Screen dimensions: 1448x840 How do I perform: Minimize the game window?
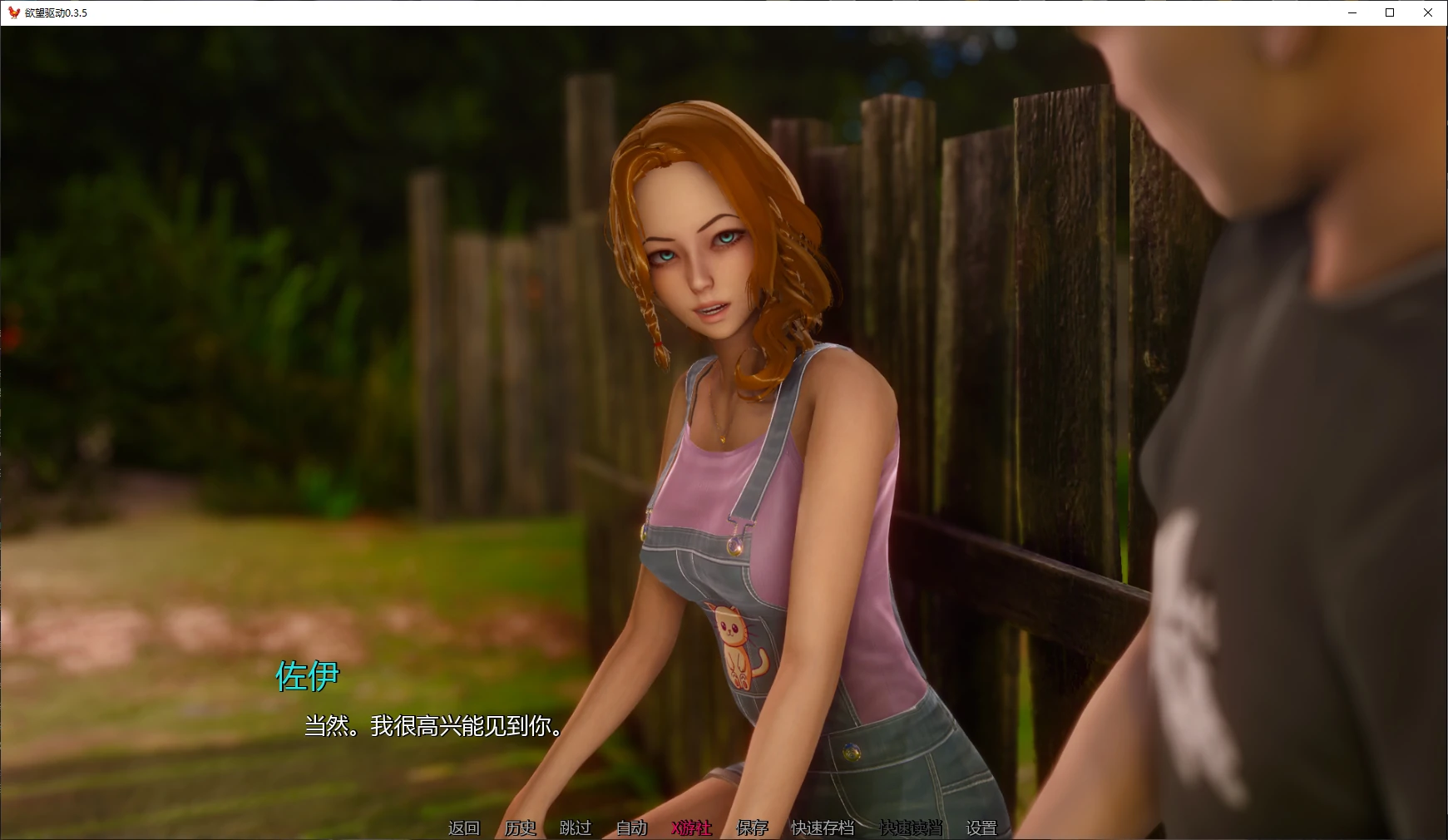[x=1352, y=12]
